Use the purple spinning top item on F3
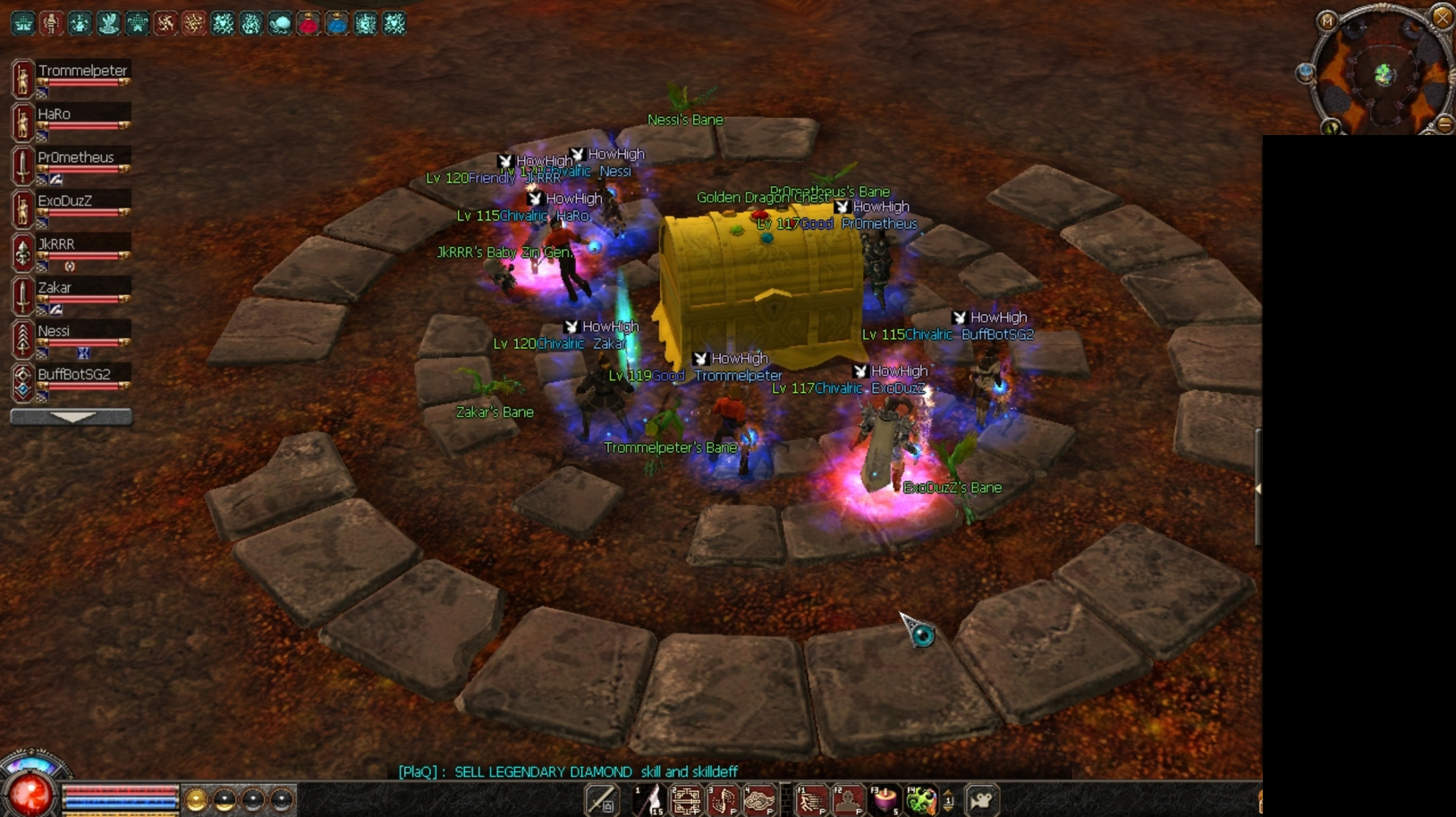This screenshot has width=1456, height=817. pyautogui.click(x=885, y=800)
